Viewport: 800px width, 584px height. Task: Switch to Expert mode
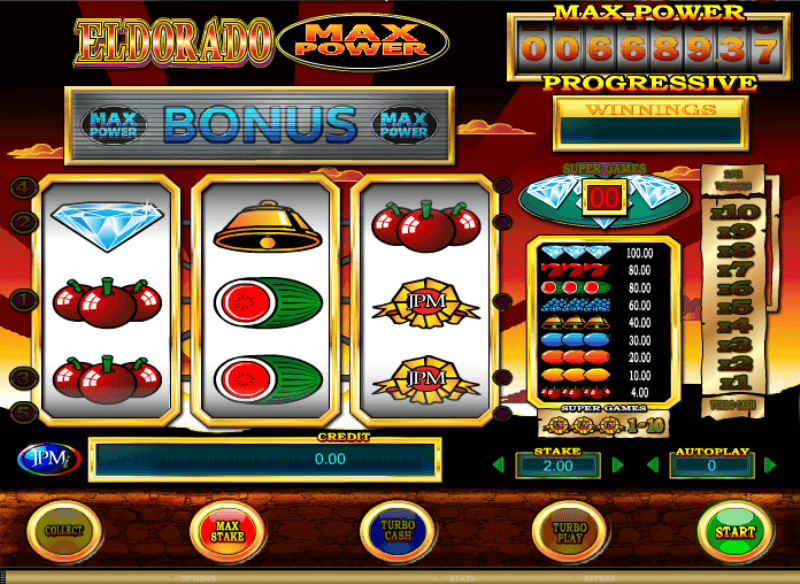point(601,578)
